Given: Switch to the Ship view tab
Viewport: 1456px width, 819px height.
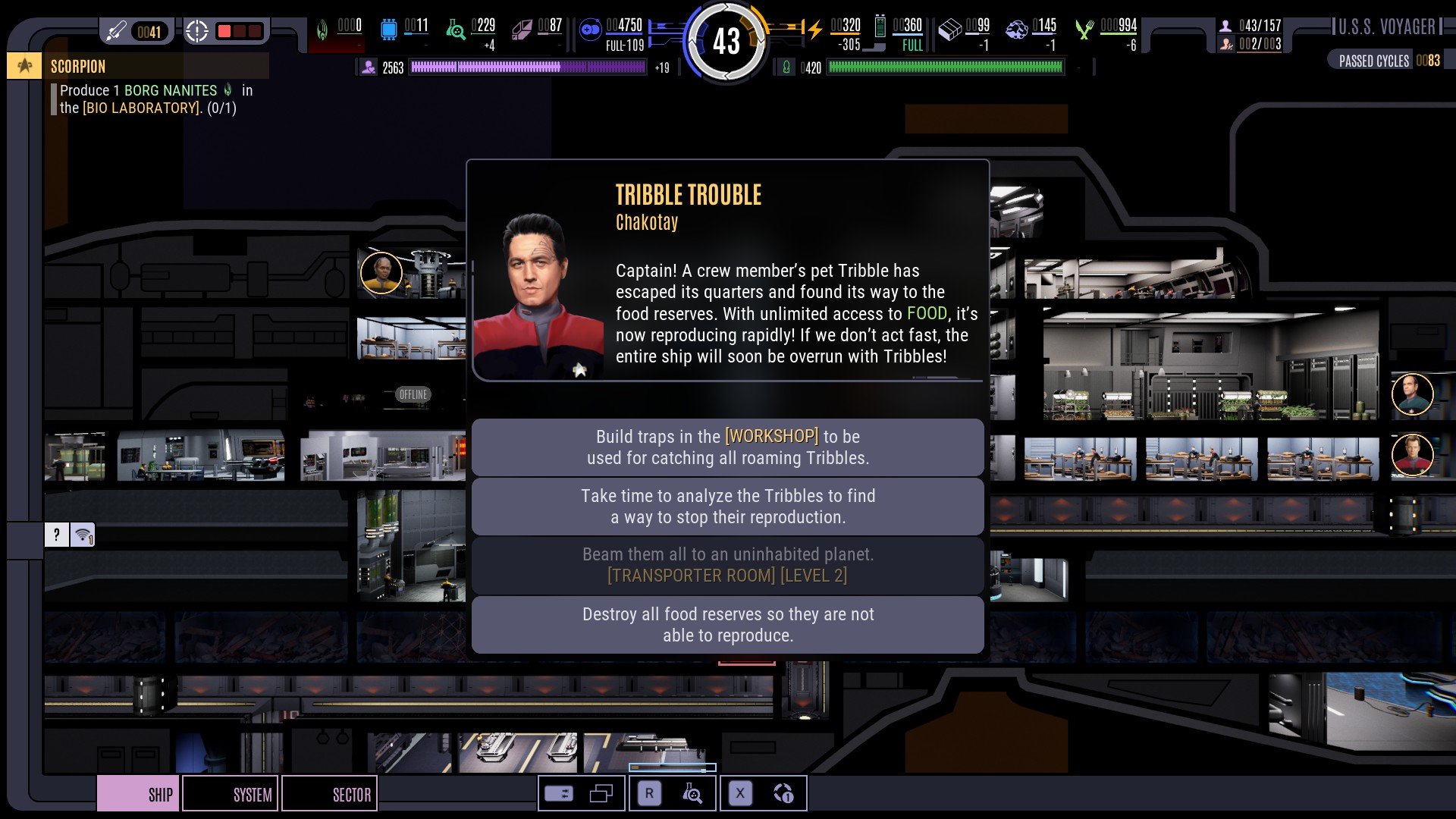Looking at the screenshot, I should (139, 794).
